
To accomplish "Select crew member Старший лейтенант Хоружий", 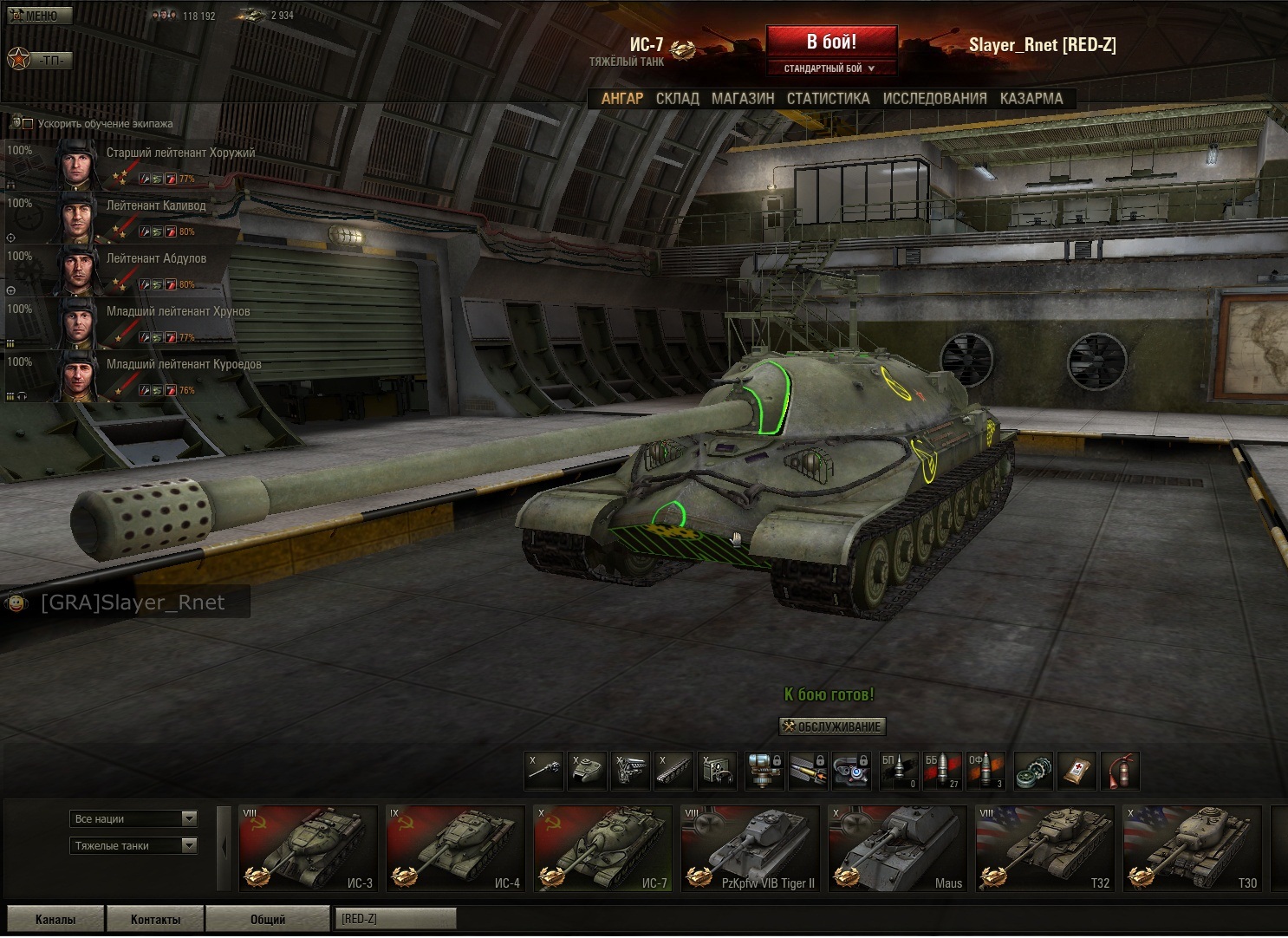I will [180, 153].
